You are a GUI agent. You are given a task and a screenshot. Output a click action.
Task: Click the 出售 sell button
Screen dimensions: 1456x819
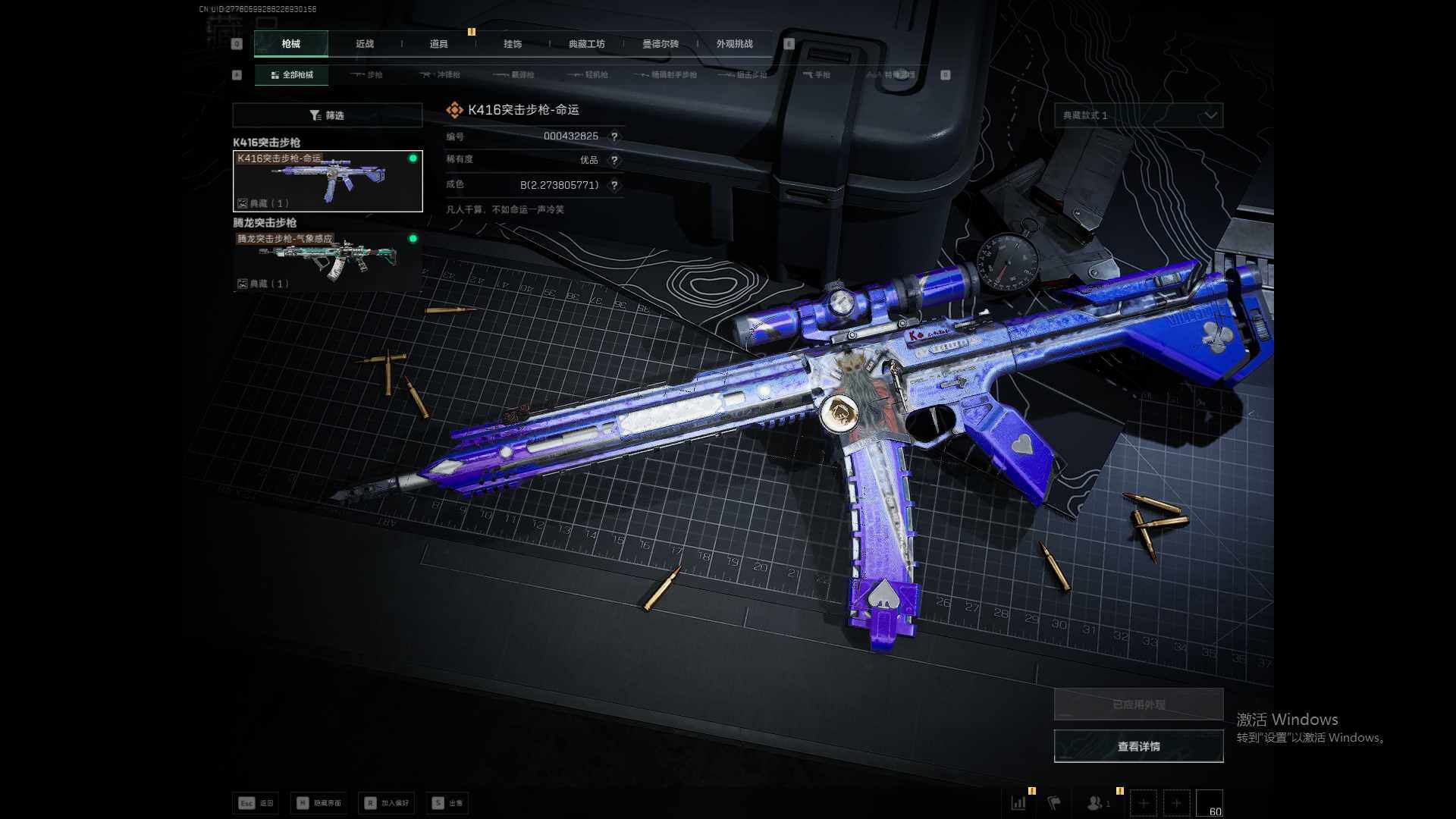click(x=447, y=803)
